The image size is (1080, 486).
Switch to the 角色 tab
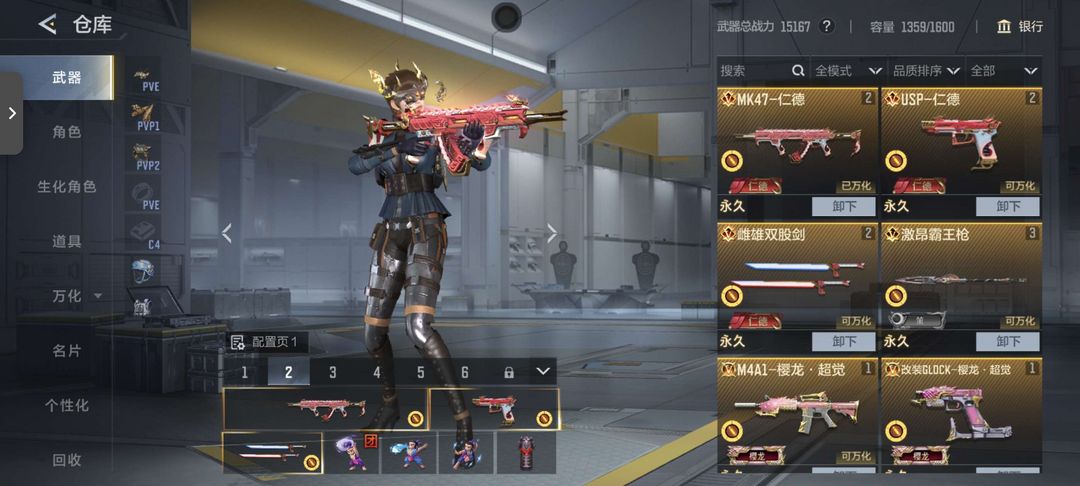[x=66, y=132]
